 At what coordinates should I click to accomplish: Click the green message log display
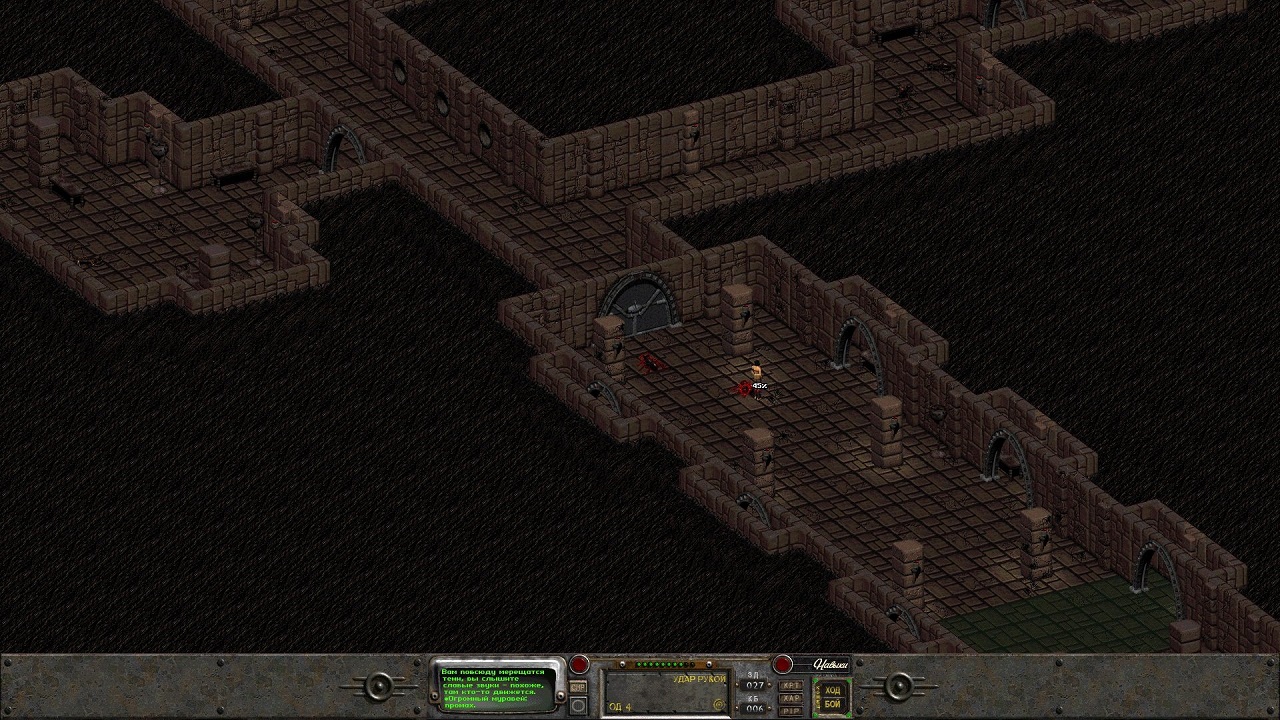[x=497, y=685]
